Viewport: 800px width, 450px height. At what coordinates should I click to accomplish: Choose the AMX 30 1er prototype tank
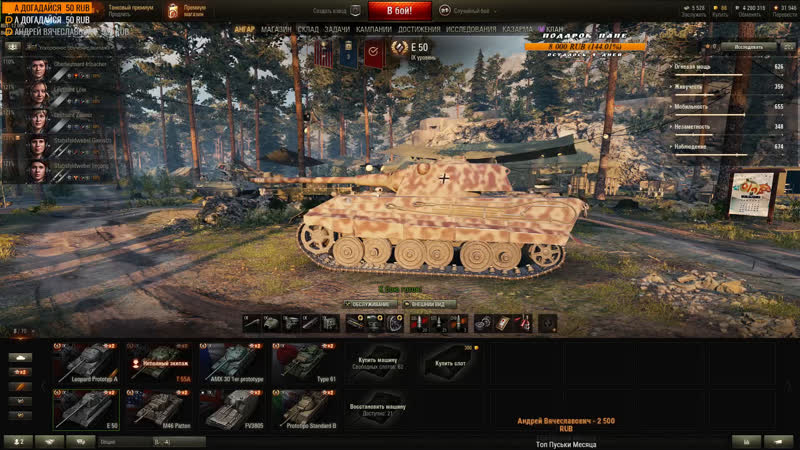[x=232, y=362]
